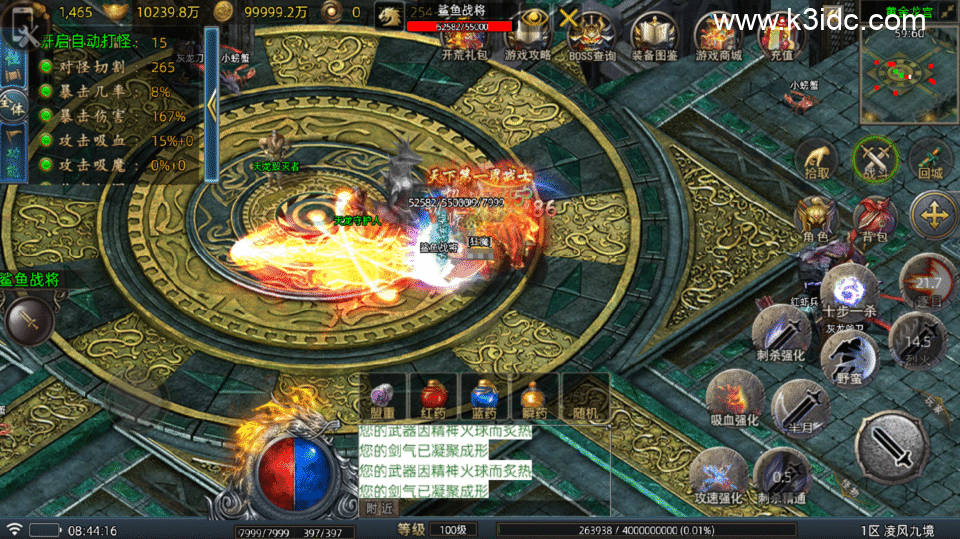Use the 红药 red potion slot

[433, 394]
